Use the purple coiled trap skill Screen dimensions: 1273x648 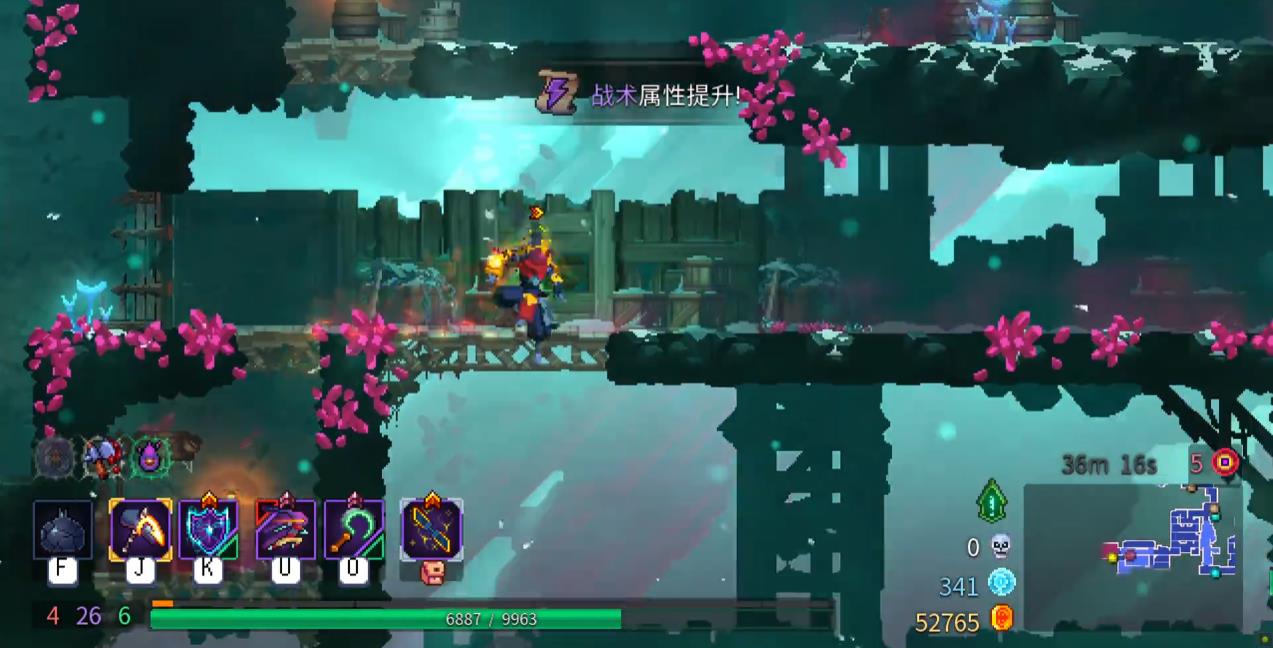pyautogui.click(x=286, y=530)
